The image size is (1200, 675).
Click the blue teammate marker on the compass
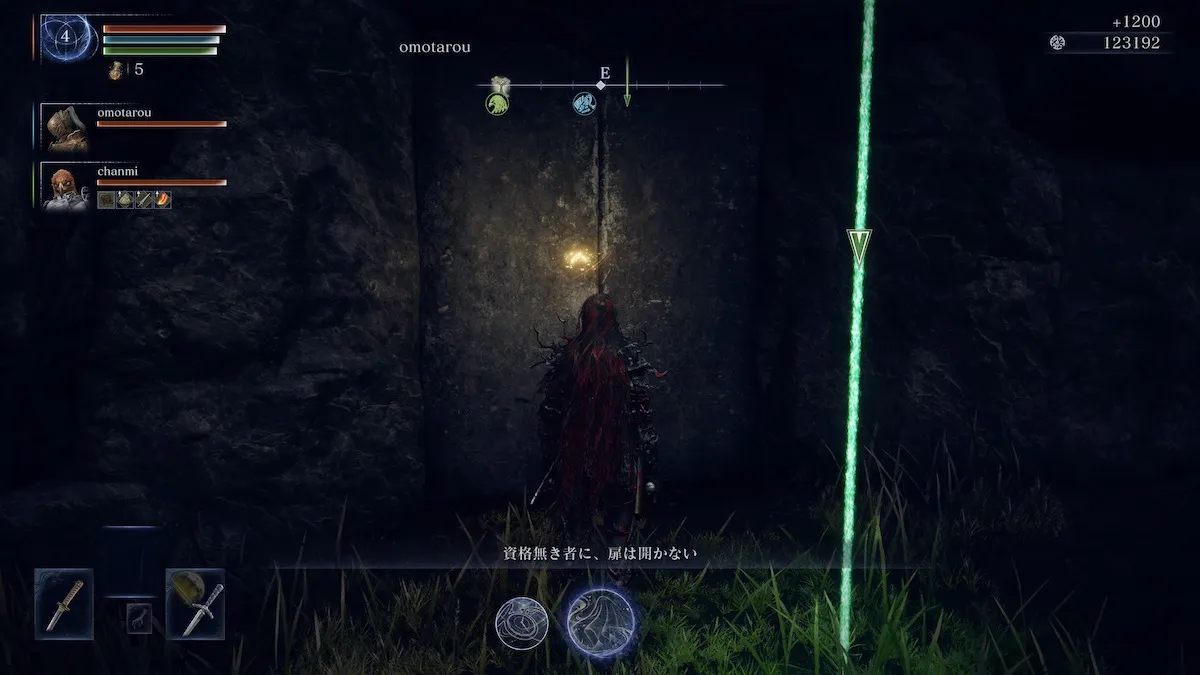pos(584,103)
